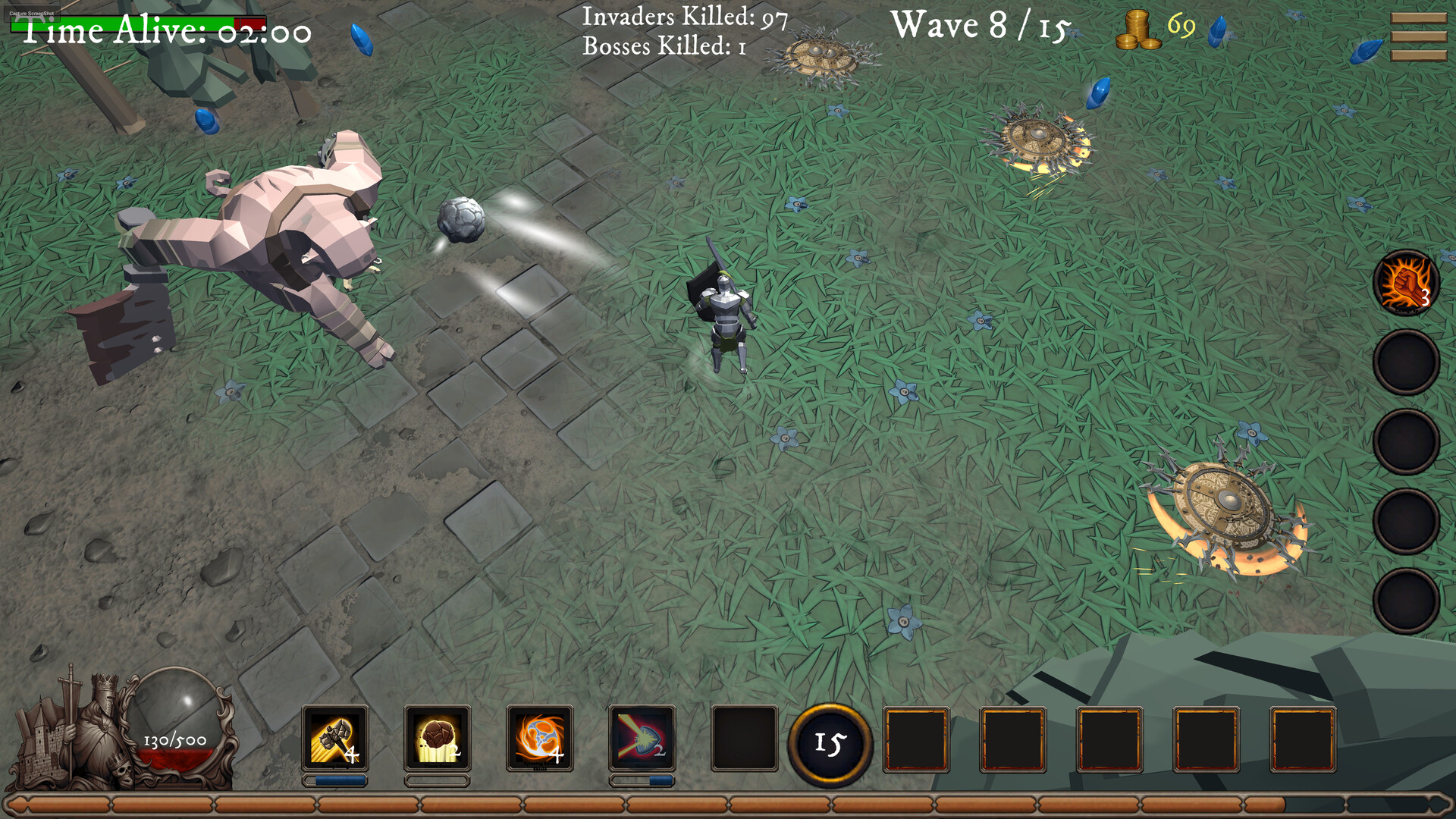Screen dimensions: 1456x819
Task: Click the empty cooldown bar under Throw Stone
Action: click(436, 780)
